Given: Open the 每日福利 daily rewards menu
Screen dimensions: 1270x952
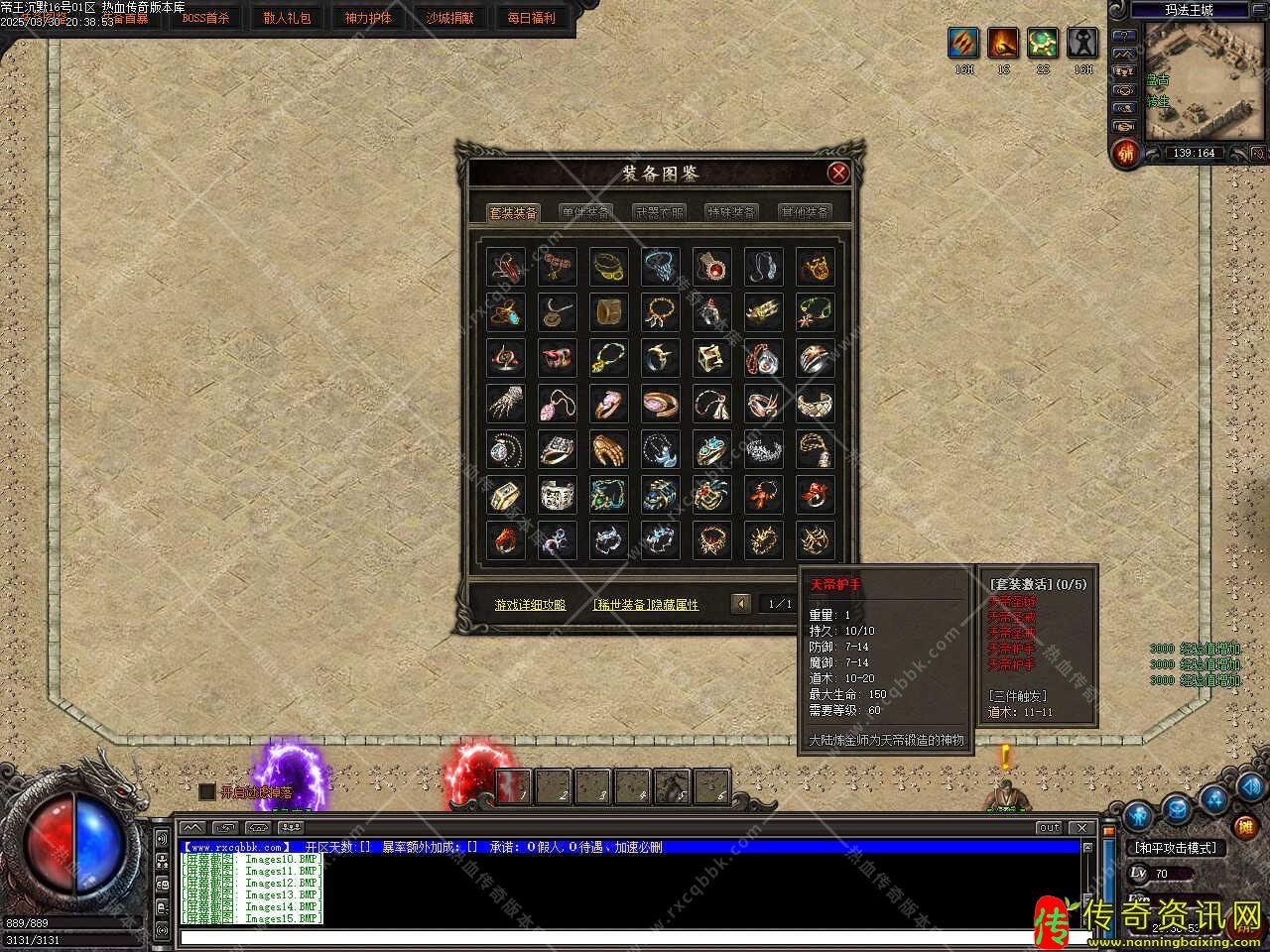Looking at the screenshot, I should 531,18.
